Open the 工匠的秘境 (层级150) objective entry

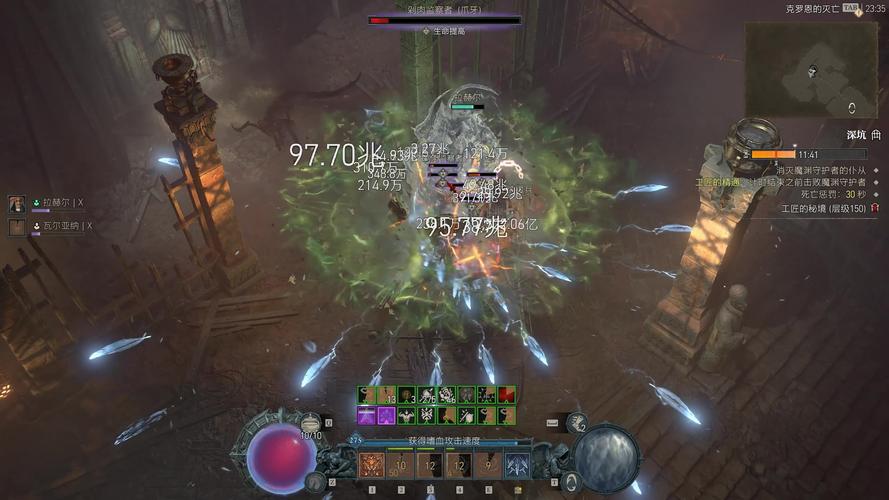click(x=823, y=209)
